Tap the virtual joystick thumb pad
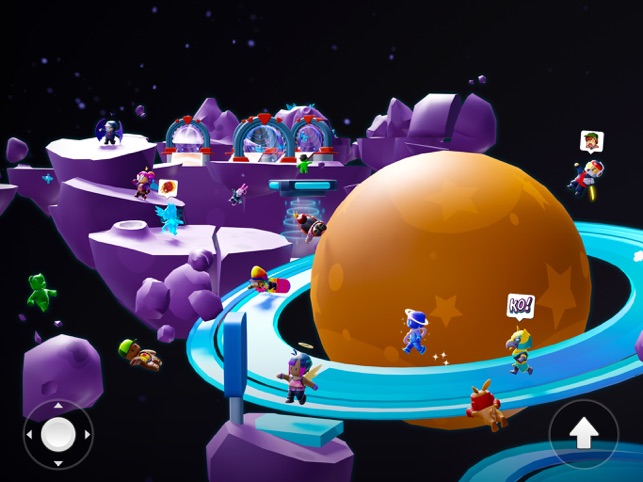Viewport: 643px width, 482px height. click(x=58, y=434)
